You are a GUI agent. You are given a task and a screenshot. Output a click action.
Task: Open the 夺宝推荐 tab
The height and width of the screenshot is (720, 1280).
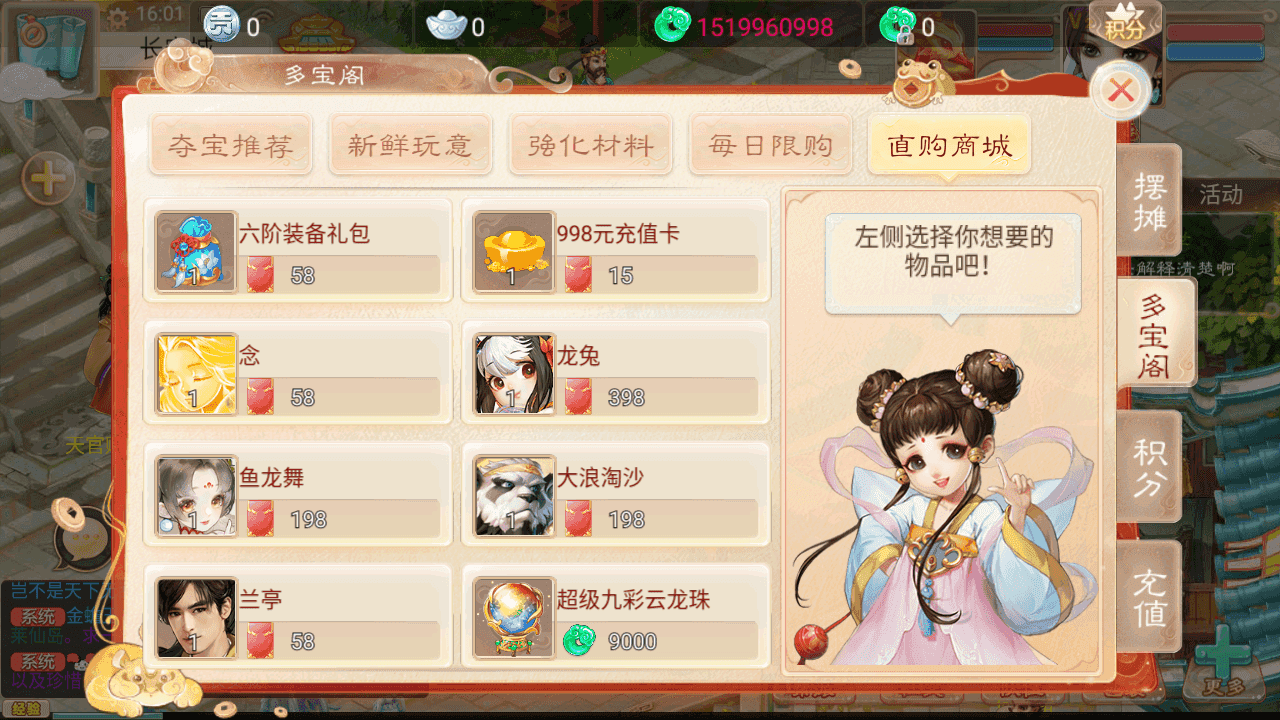click(x=230, y=145)
